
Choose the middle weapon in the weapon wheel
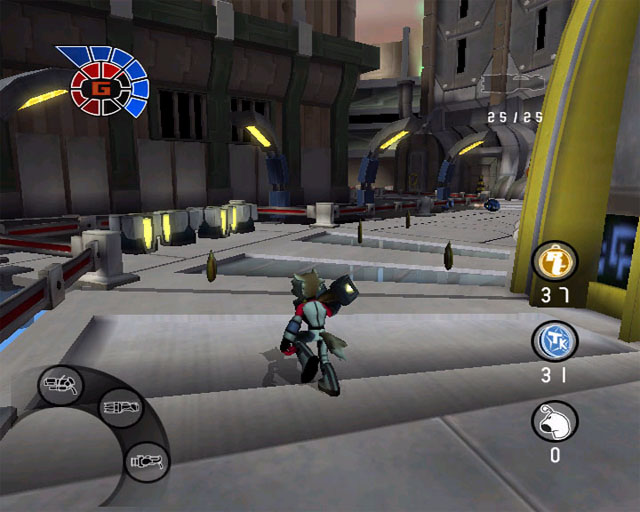point(121,407)
